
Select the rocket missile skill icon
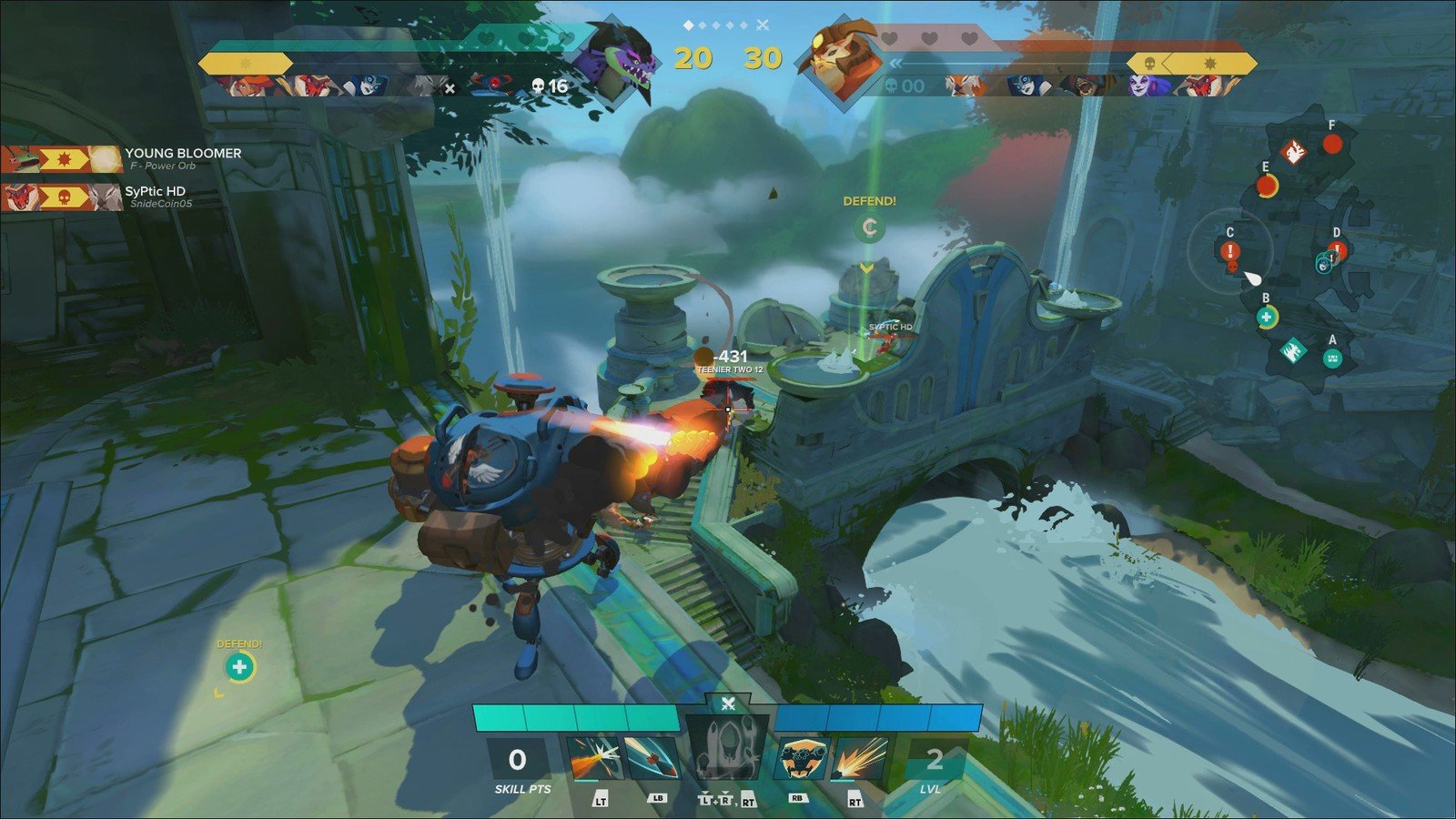652,759
